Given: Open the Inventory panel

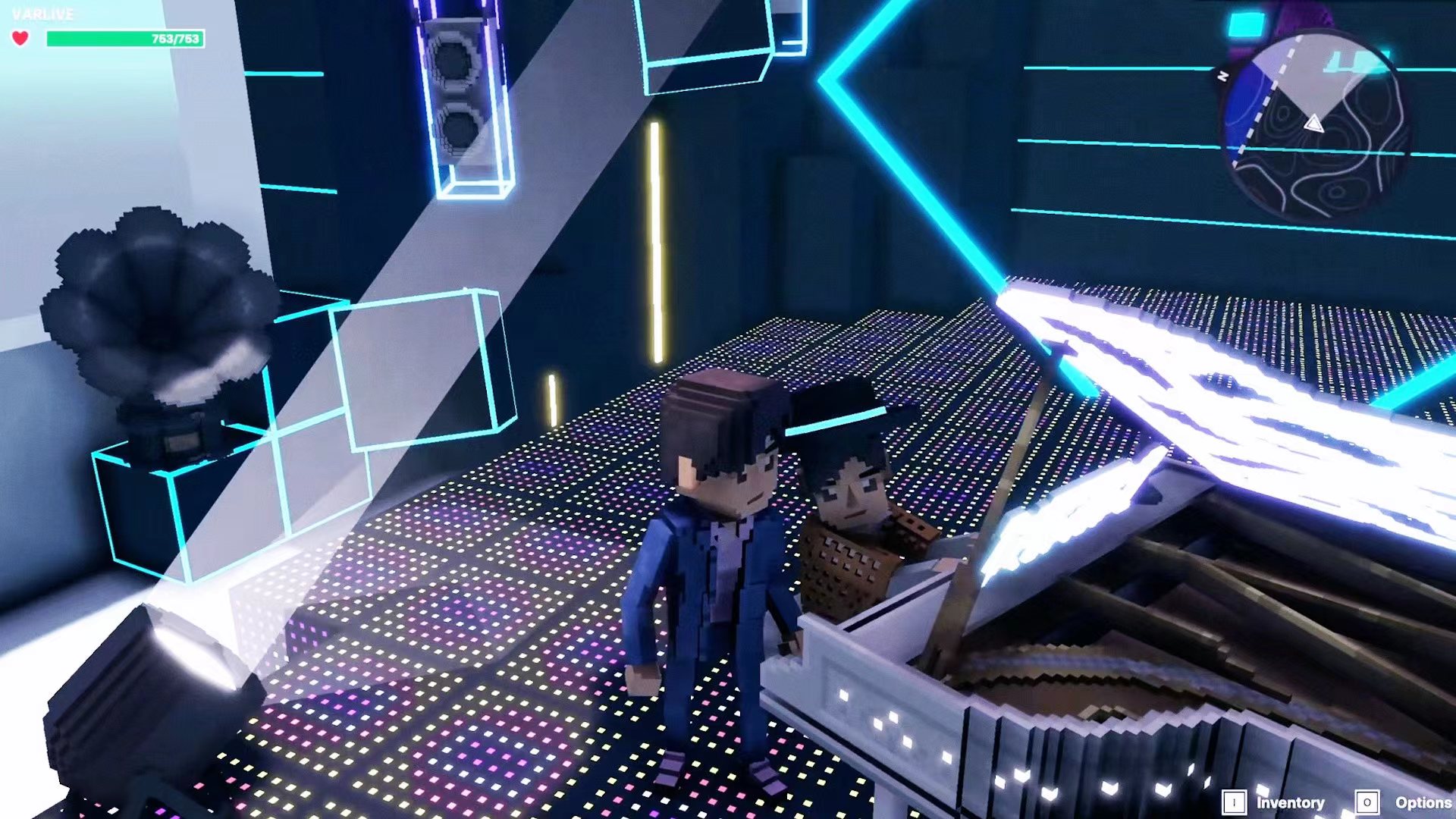Looking at the screenshot, I should [1275, 802].
